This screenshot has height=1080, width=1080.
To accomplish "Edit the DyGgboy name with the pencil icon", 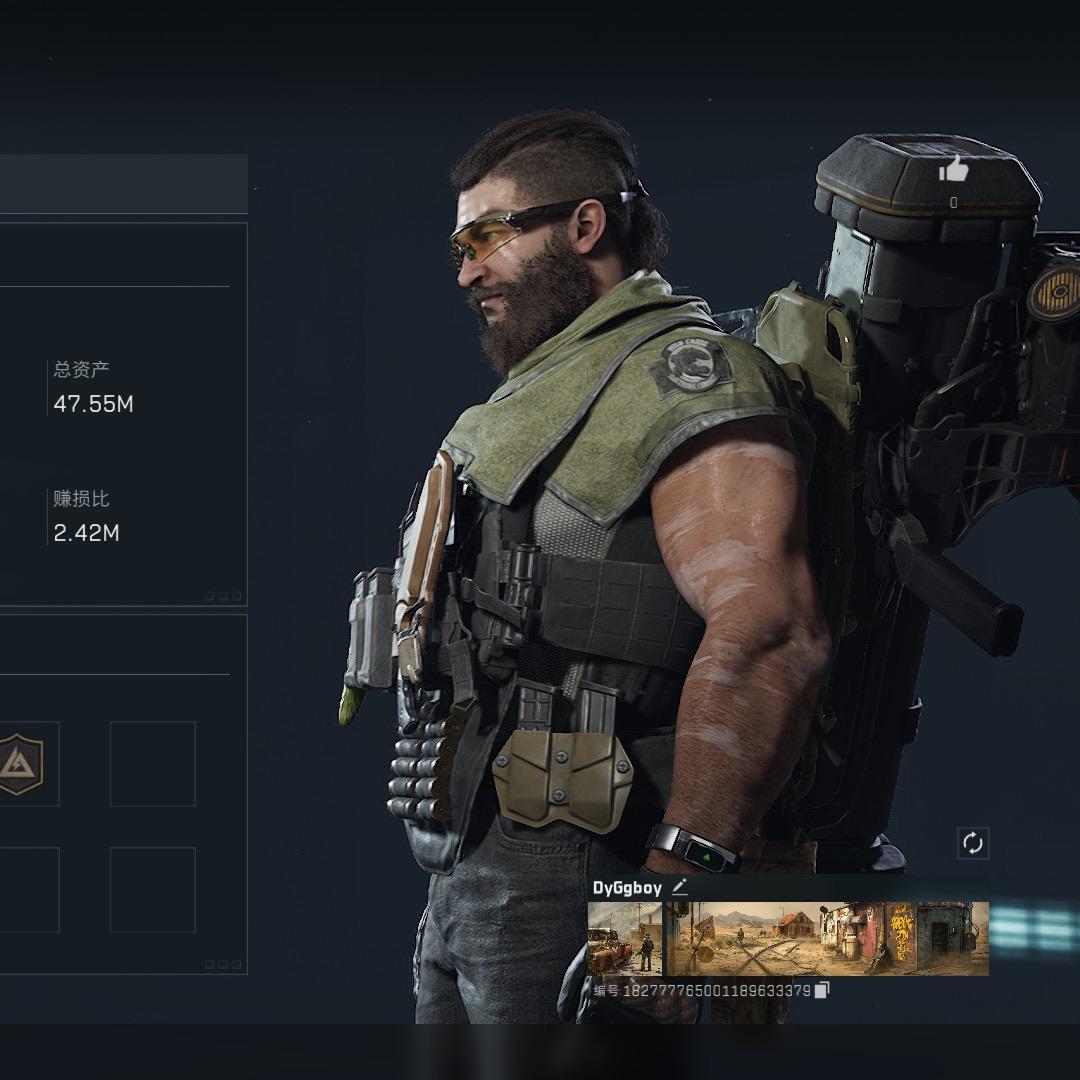I will (680, 887).
